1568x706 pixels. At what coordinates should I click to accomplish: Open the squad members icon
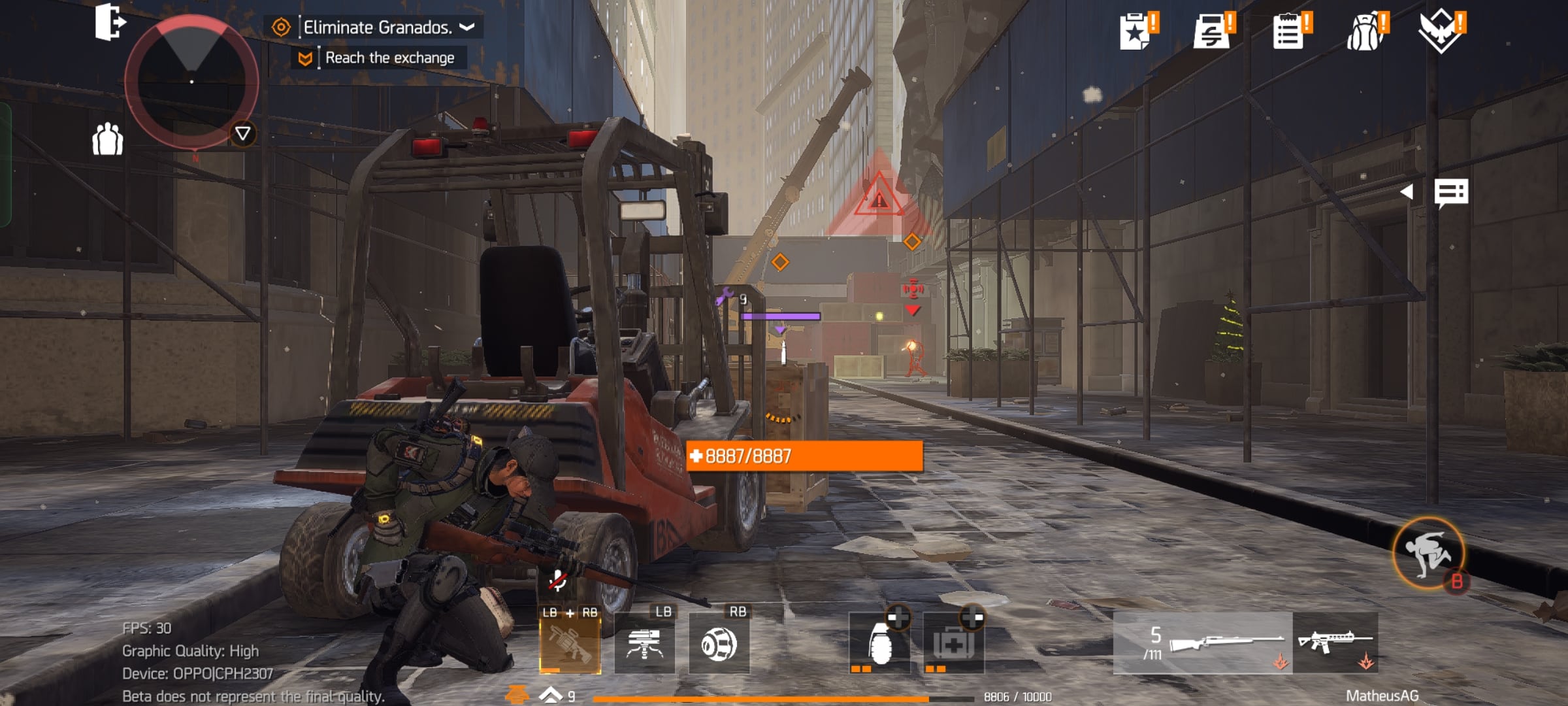108,139
